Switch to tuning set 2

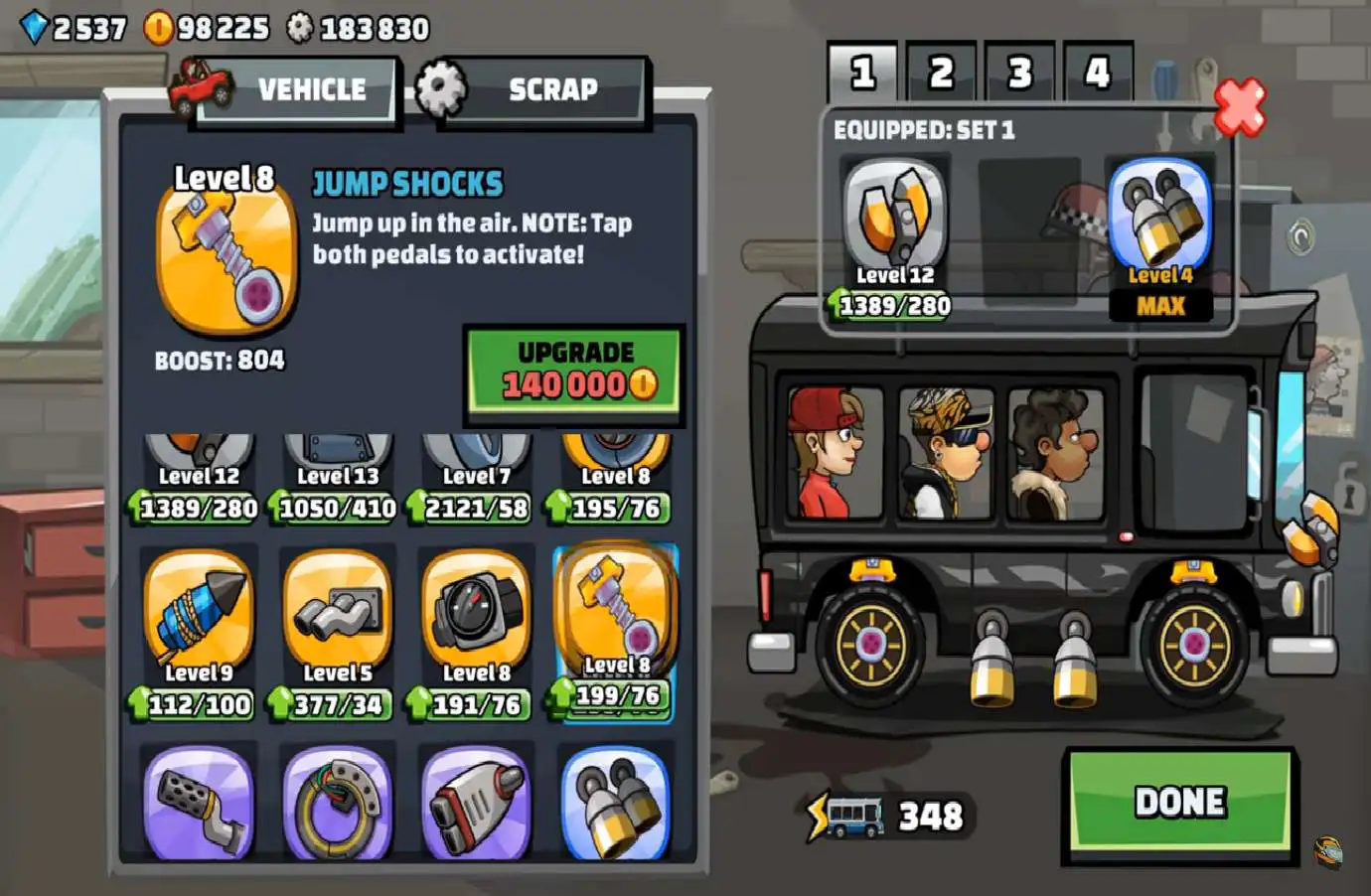(x=940, y=73)
